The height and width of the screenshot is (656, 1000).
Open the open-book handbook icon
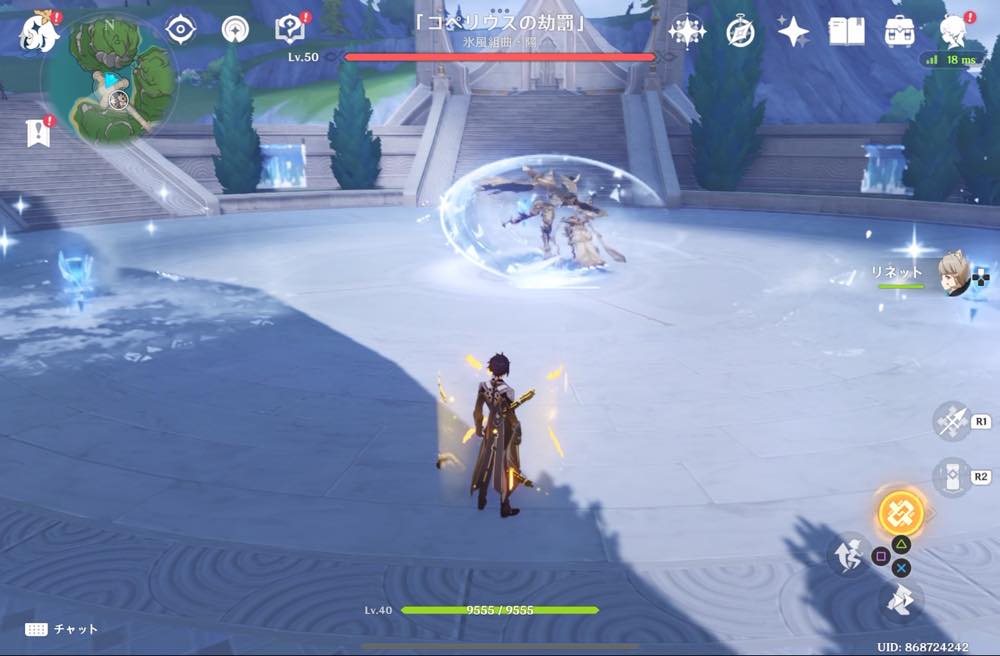coord(846,32)
